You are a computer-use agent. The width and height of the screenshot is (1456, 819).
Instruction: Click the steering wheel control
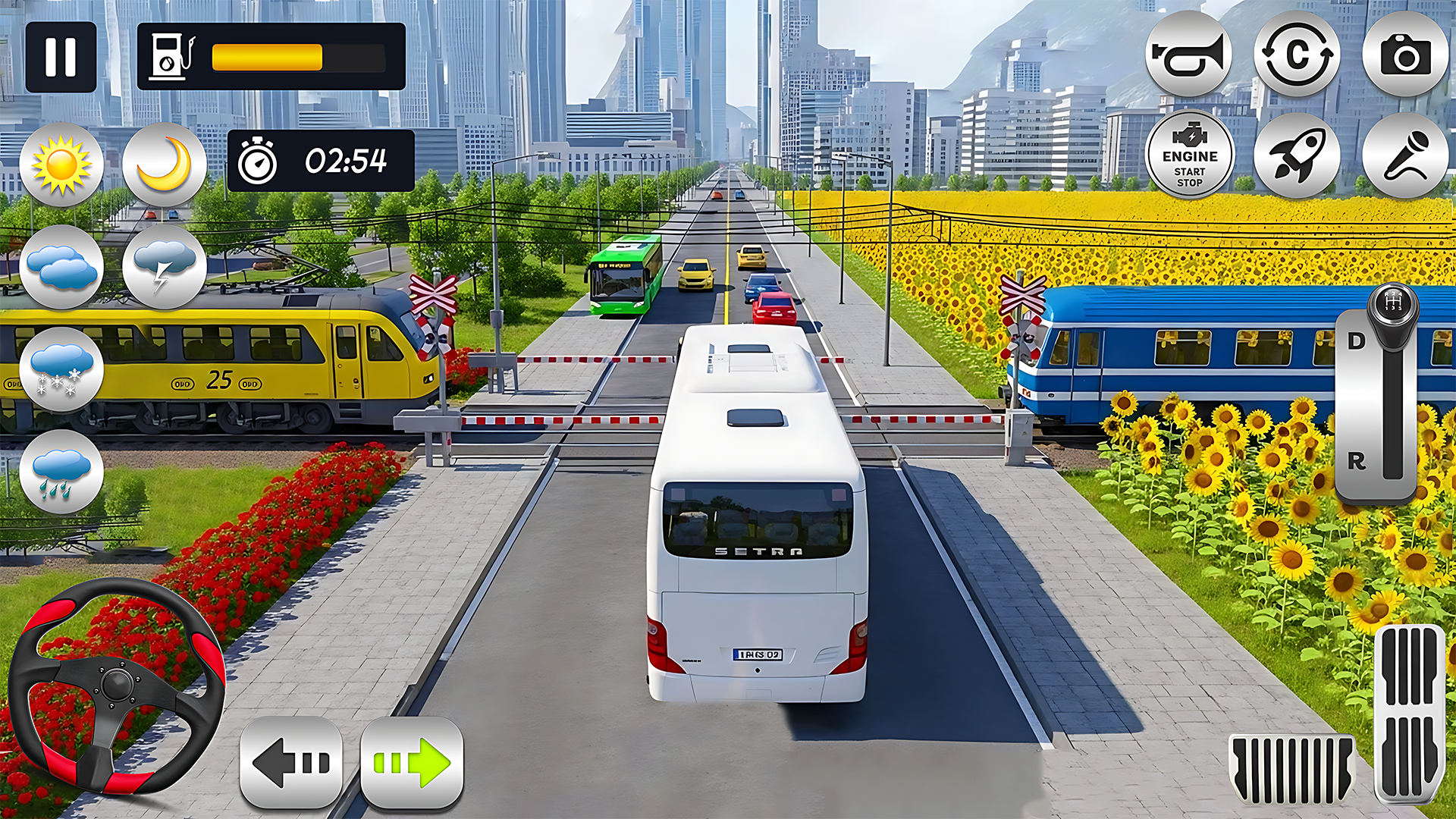(117, 686)
